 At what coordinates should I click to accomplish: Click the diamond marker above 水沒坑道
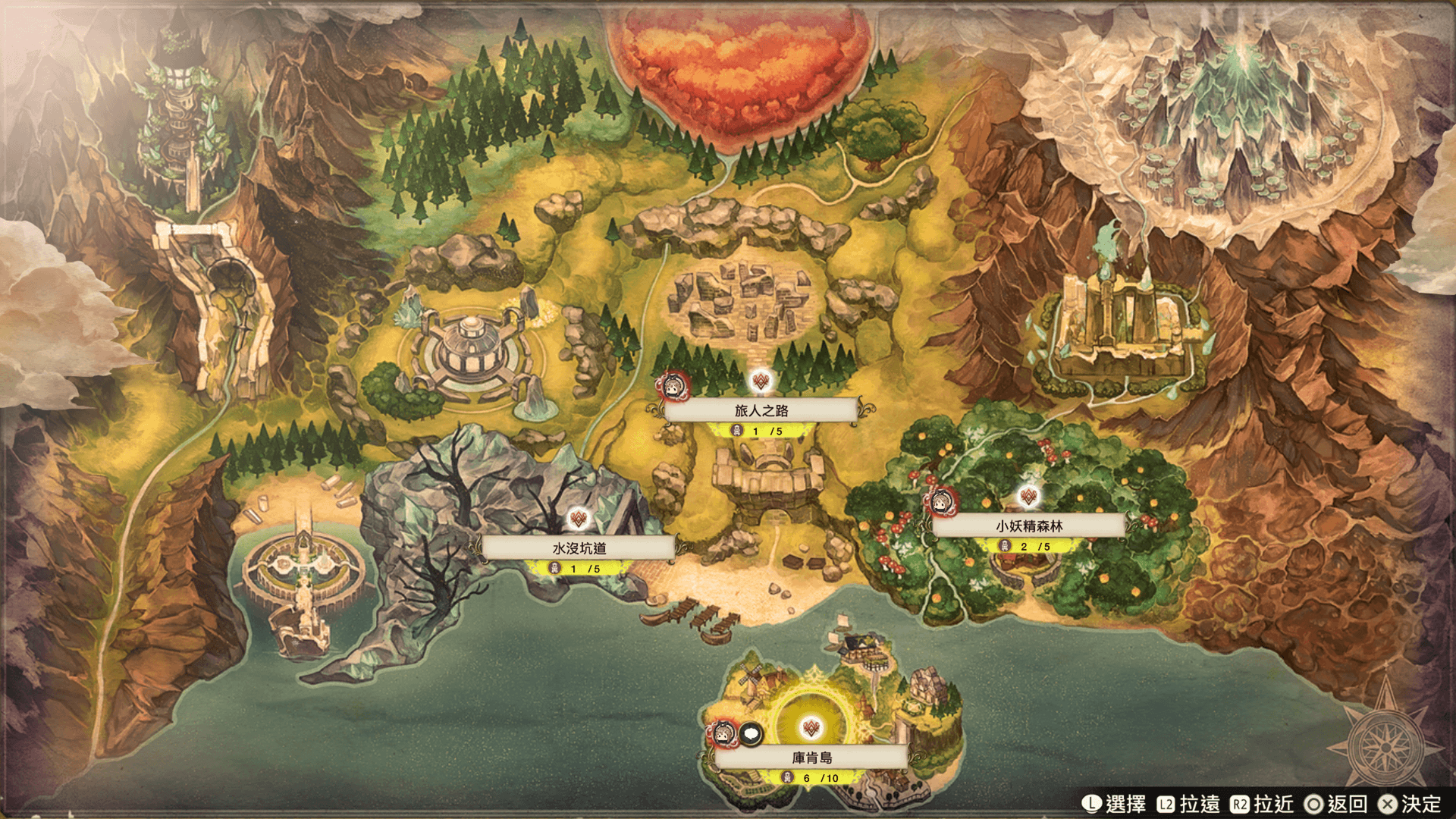click(x=579, y=519)
